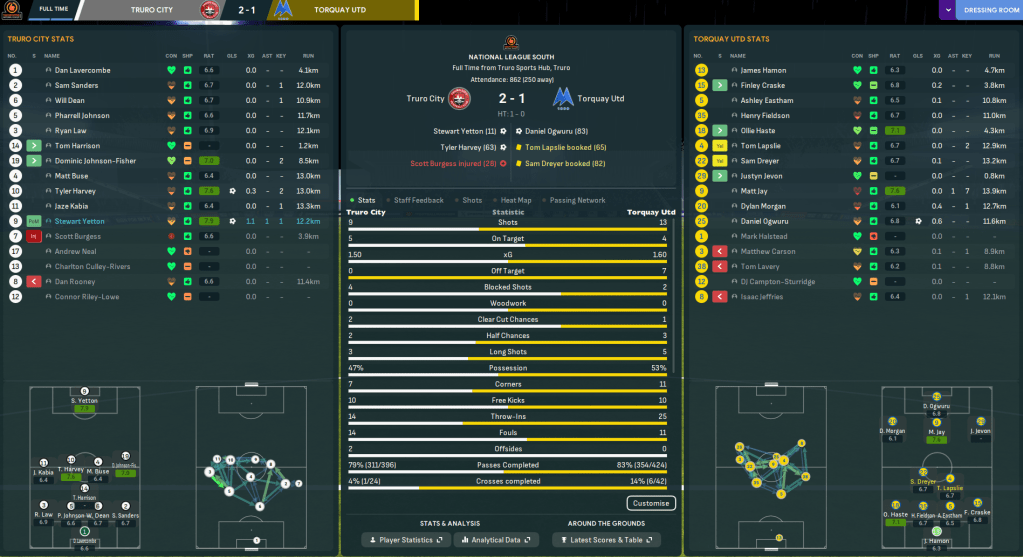Select the Stats tab
Screen dimensions: 1023x557
pyautogui.click(x=365, y=200)
